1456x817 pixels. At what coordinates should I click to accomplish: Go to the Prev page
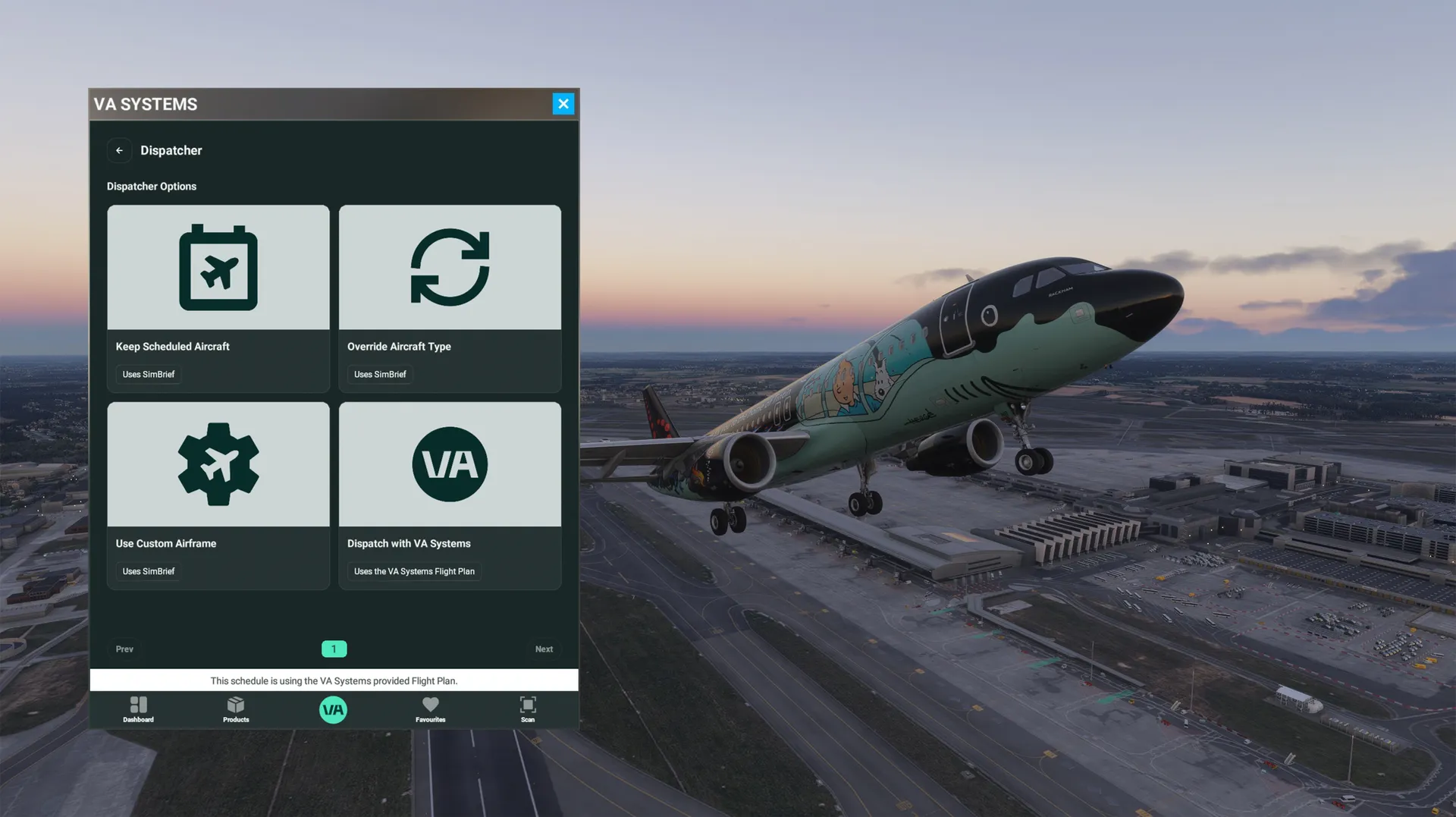coord(124,649)
